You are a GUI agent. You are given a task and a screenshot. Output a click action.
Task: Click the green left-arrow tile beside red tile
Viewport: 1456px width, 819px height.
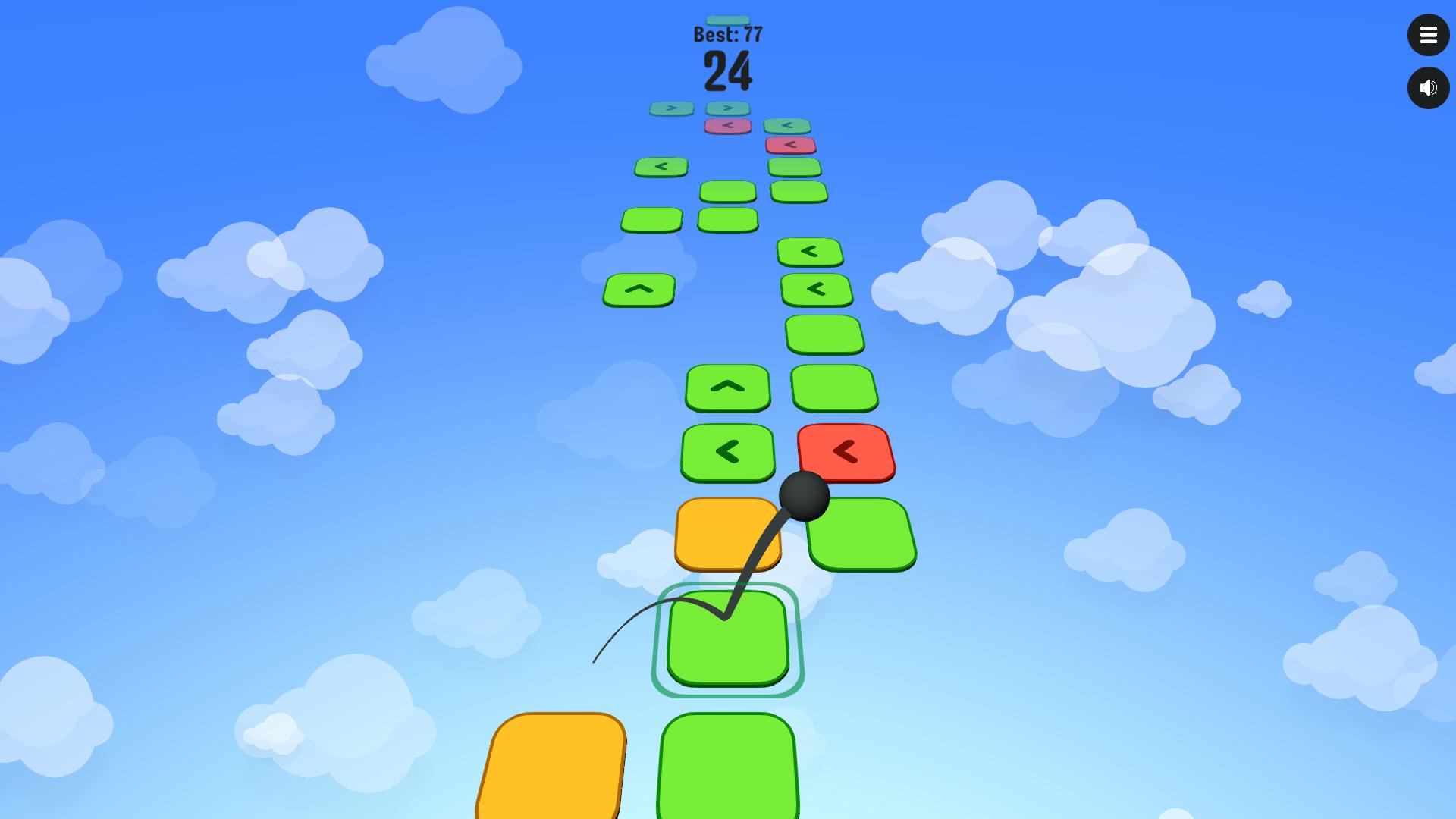(727, 453)
